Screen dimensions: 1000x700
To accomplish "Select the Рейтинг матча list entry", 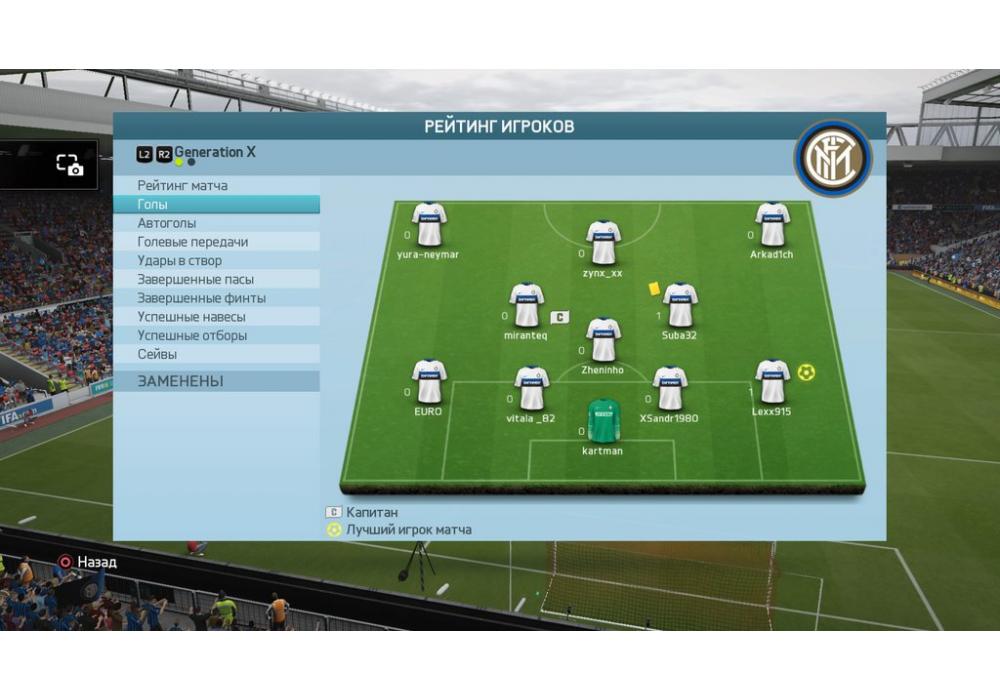I will point(183,186).
